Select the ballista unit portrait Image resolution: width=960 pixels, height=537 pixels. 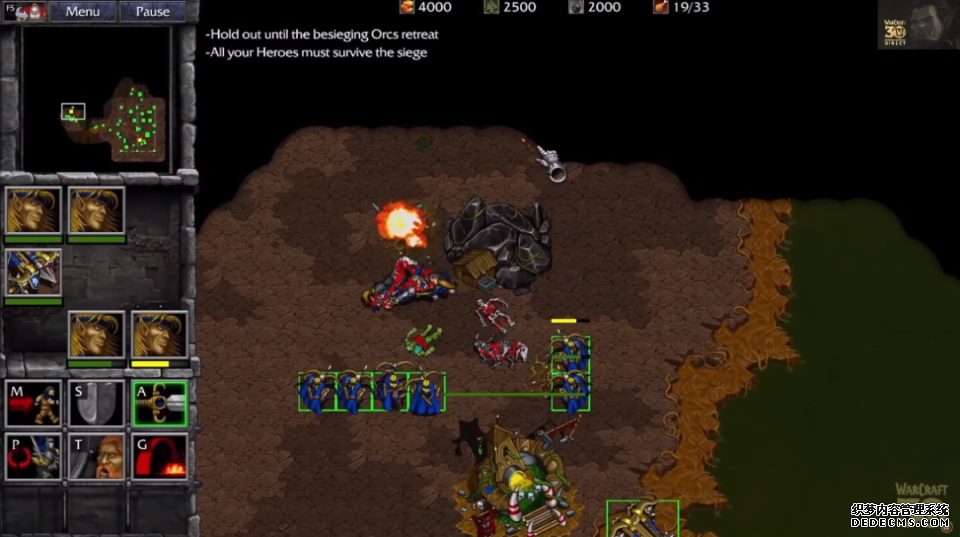[x=33, y=272]
